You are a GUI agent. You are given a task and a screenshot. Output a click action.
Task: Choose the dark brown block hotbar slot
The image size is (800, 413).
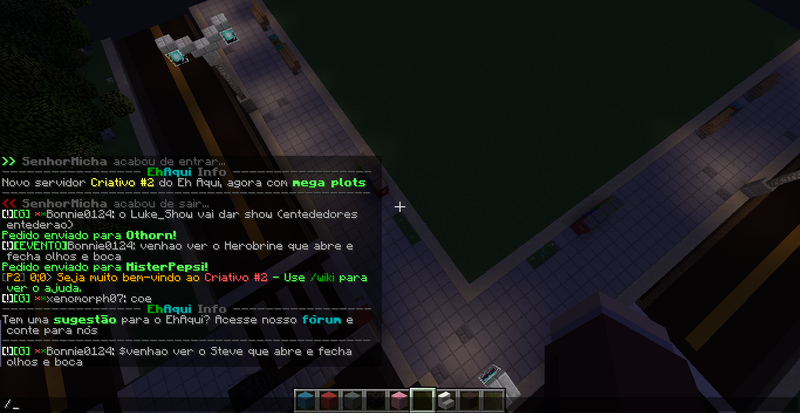tap(469, 400)
